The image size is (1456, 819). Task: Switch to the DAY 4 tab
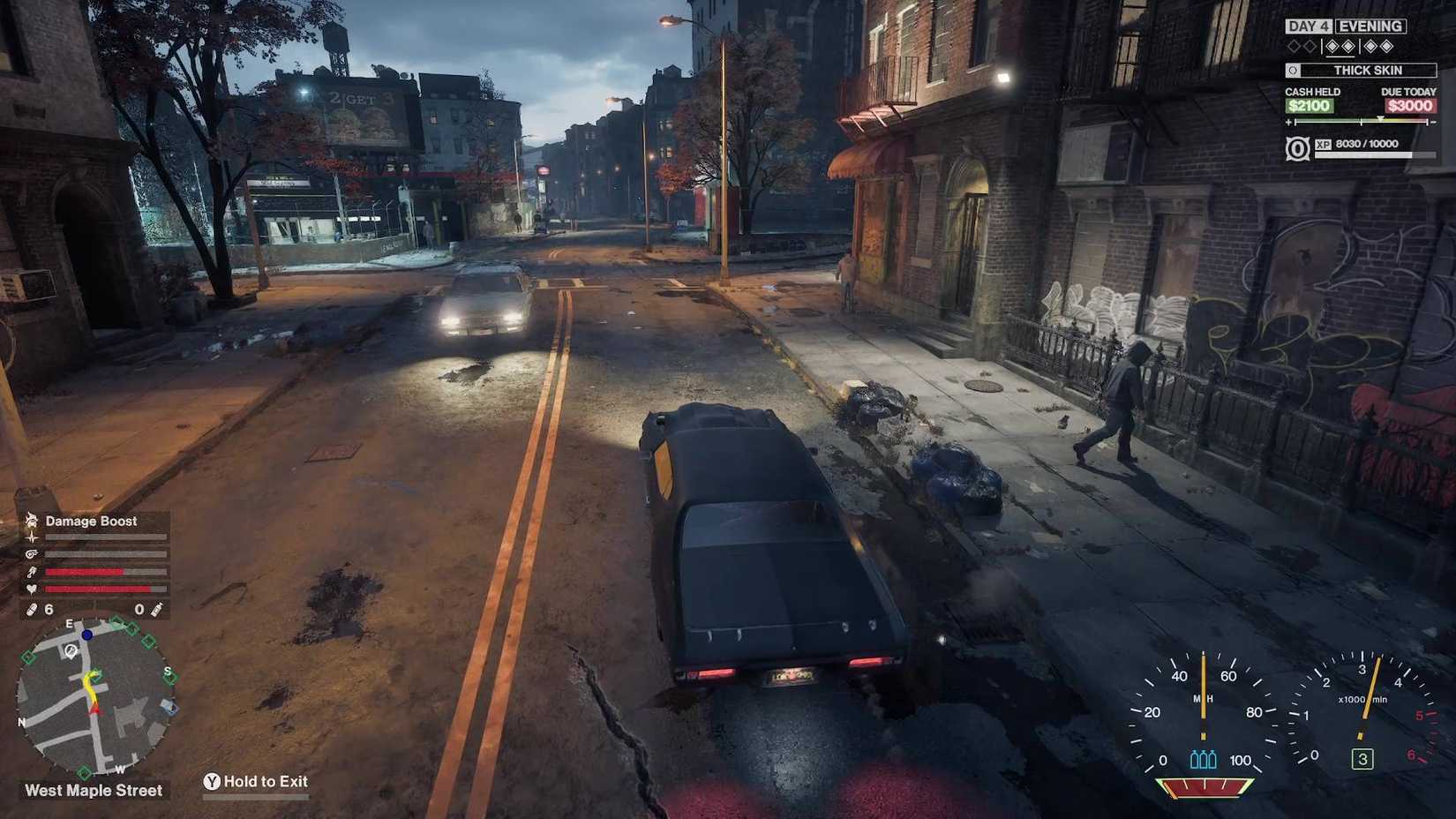tap(1309, 26)
